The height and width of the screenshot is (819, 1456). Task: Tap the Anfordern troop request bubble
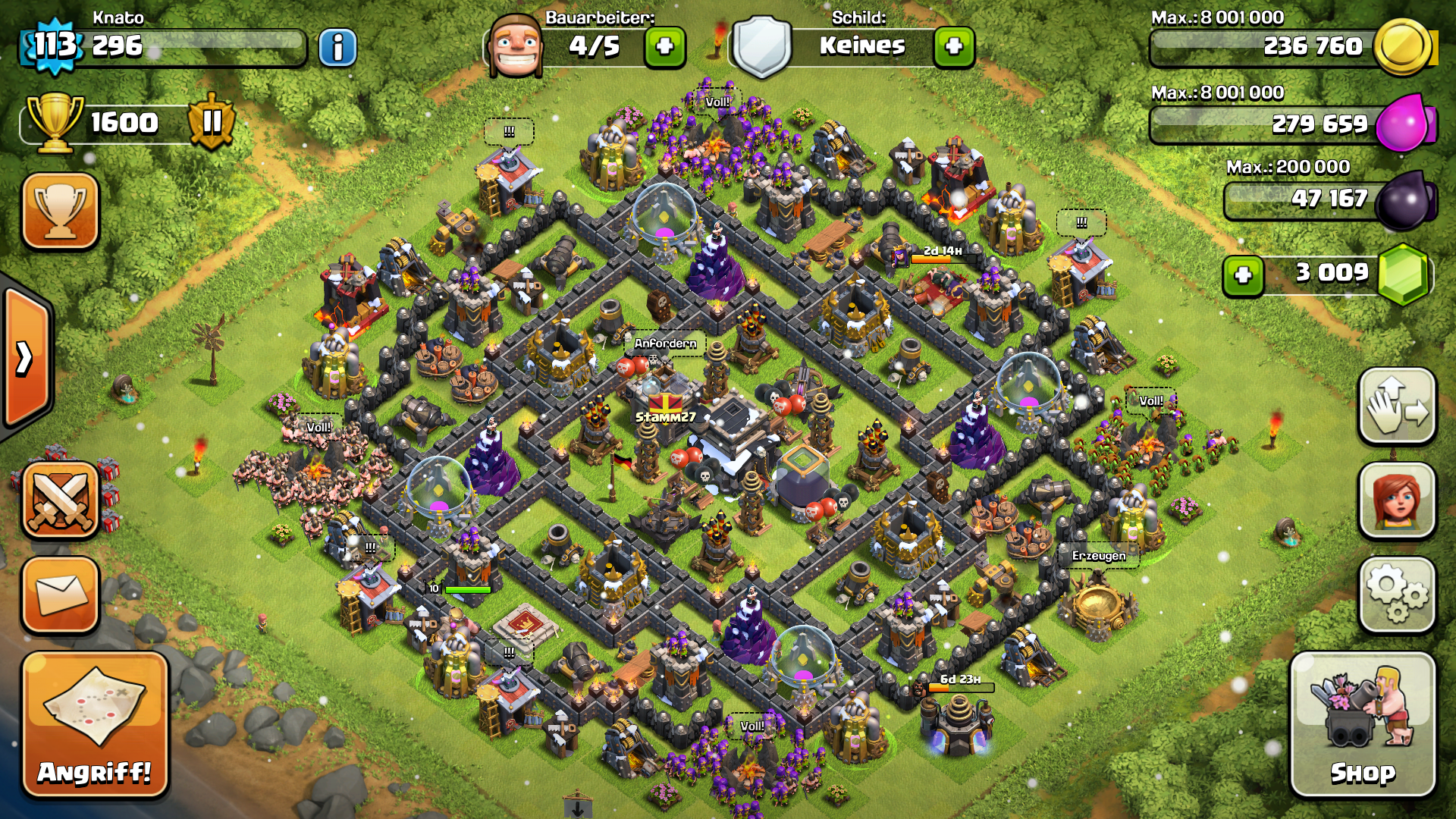click(665, 344)
